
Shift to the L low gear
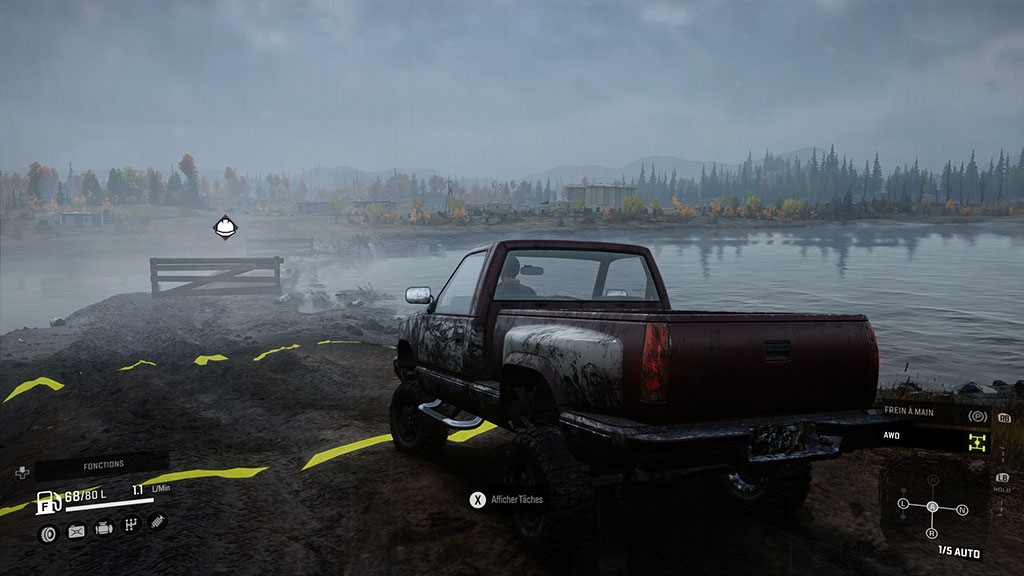(903, 503)
